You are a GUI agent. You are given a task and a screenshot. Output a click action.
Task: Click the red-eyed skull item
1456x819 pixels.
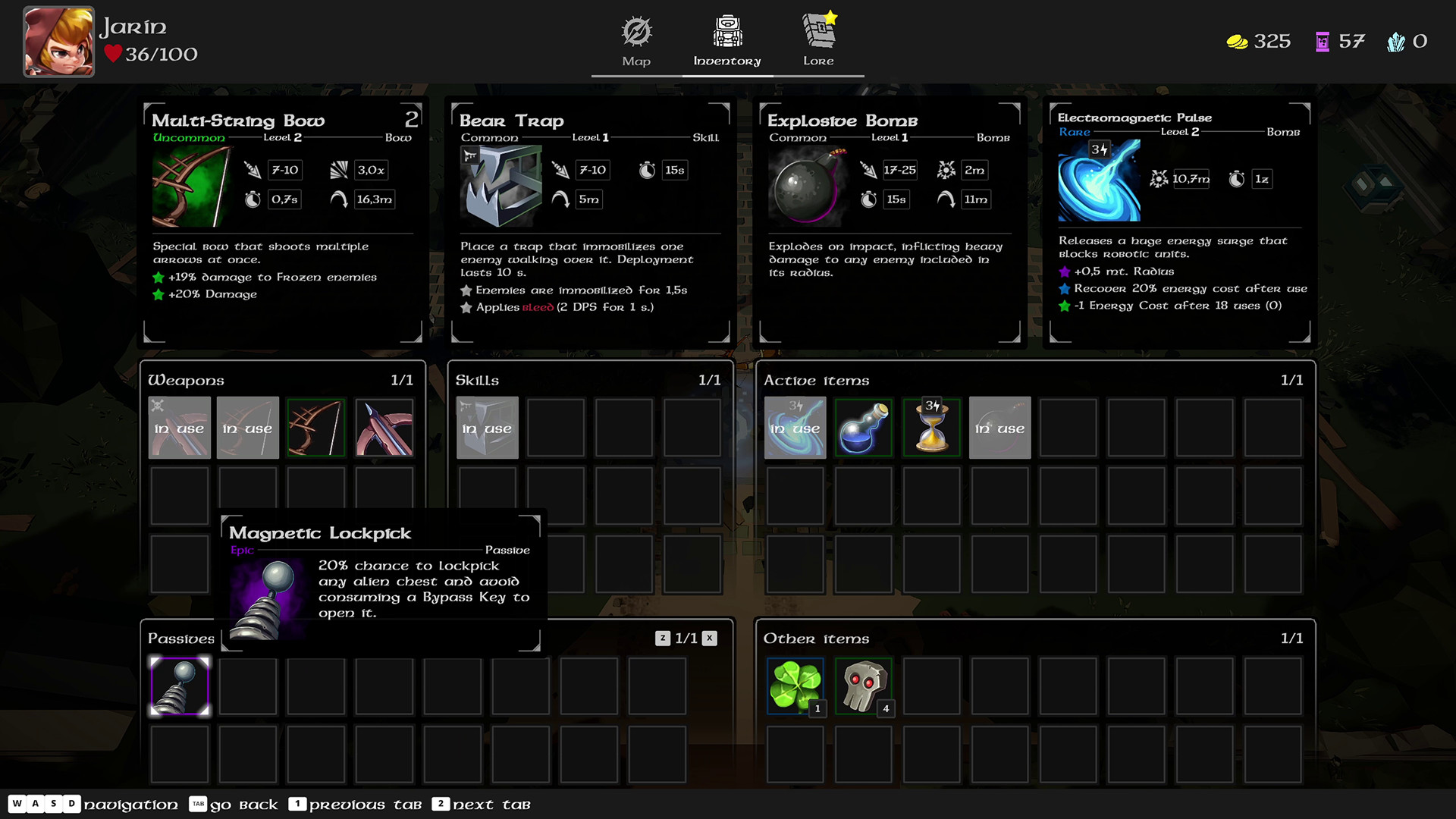(863, 686)
